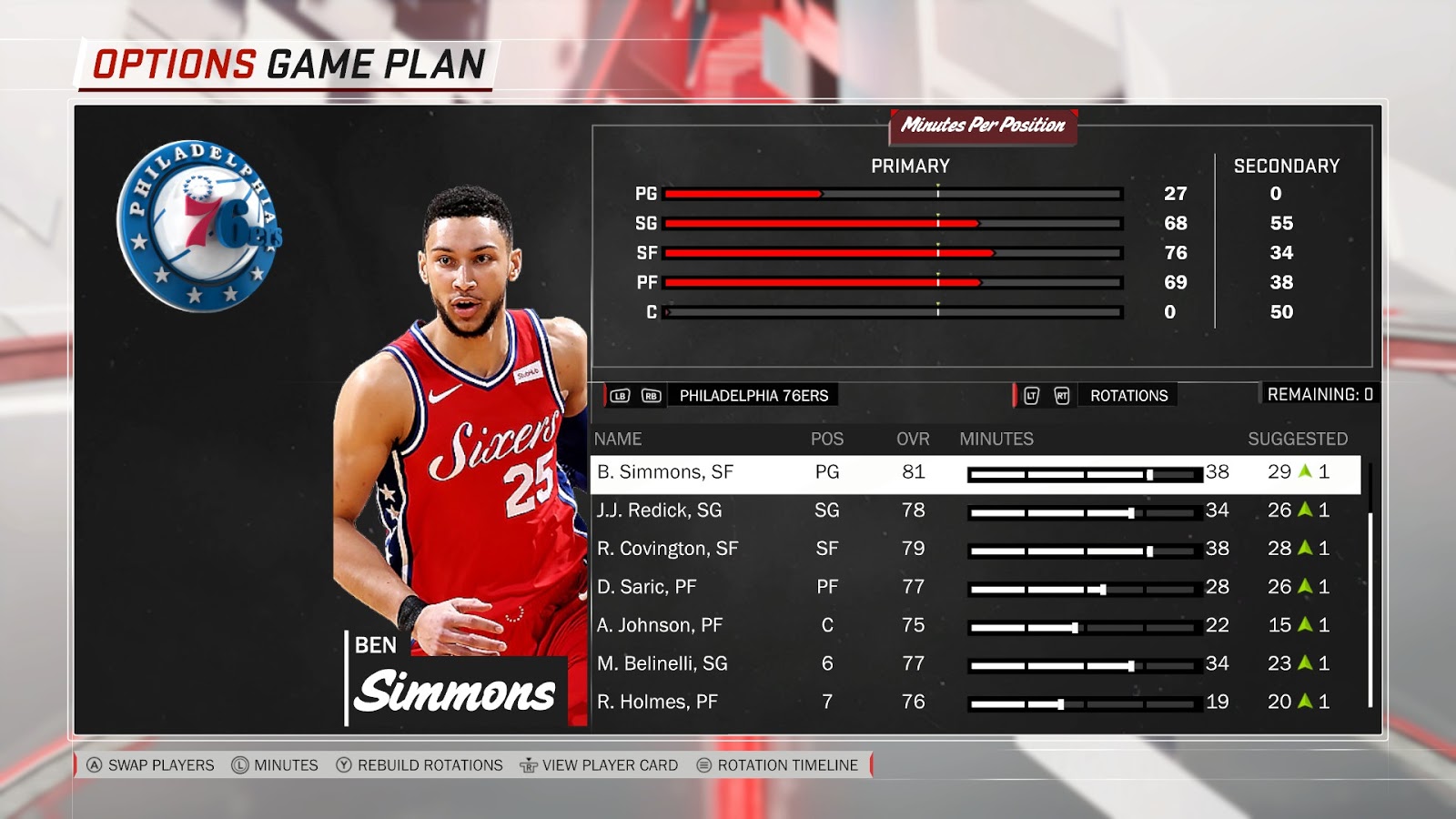The height and width of the screenshot is (819, 1456).
Task: Adjust the PG primary minutes slider
Action: pyautogui.click(x=892, y=194)
